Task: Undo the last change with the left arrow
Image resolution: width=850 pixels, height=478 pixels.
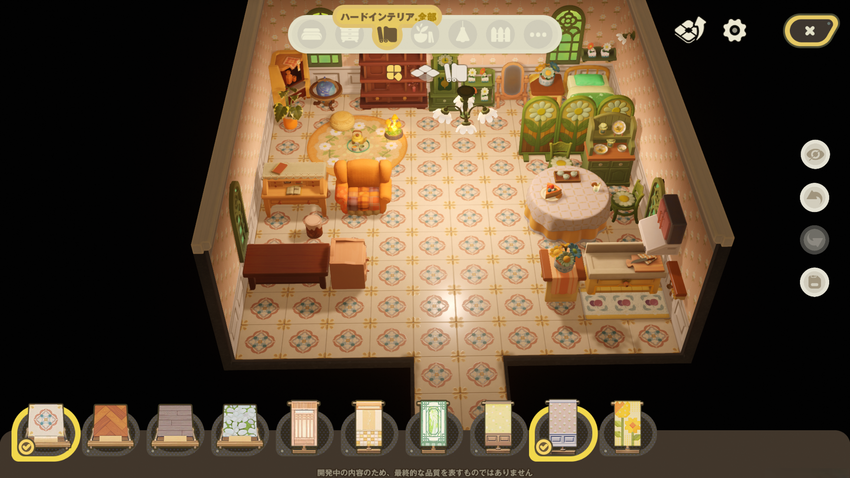Action: click(x=815, y=197)
